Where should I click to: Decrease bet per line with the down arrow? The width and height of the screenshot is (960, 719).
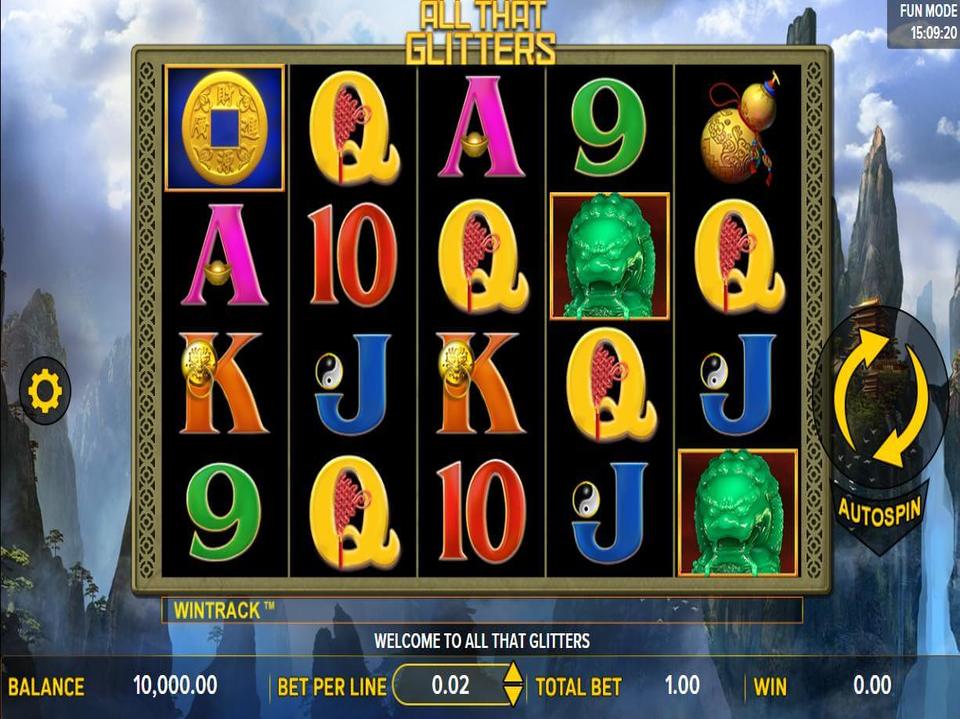click(512, 695)
